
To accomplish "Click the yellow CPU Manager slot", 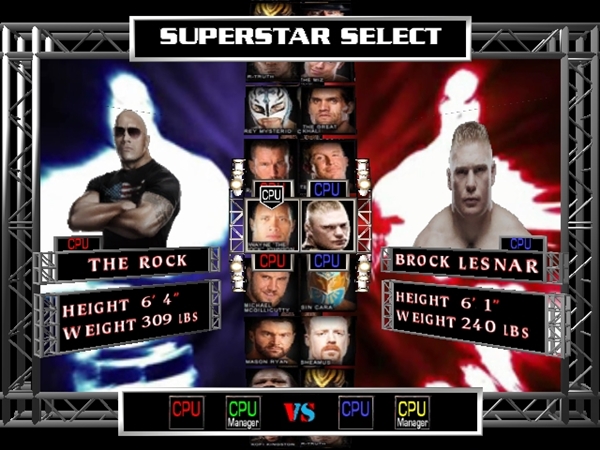I will (x=412, y=412).
